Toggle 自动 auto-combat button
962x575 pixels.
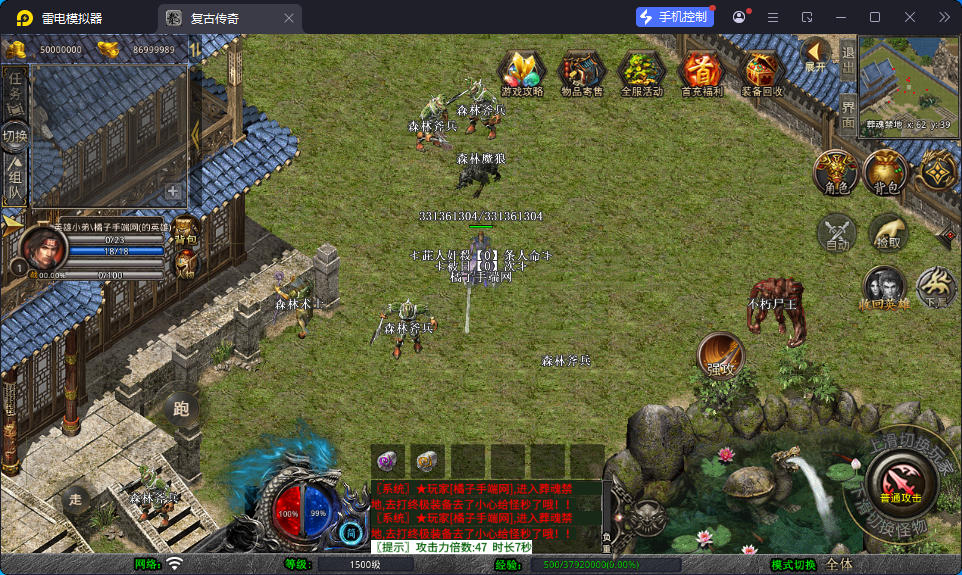836,233
